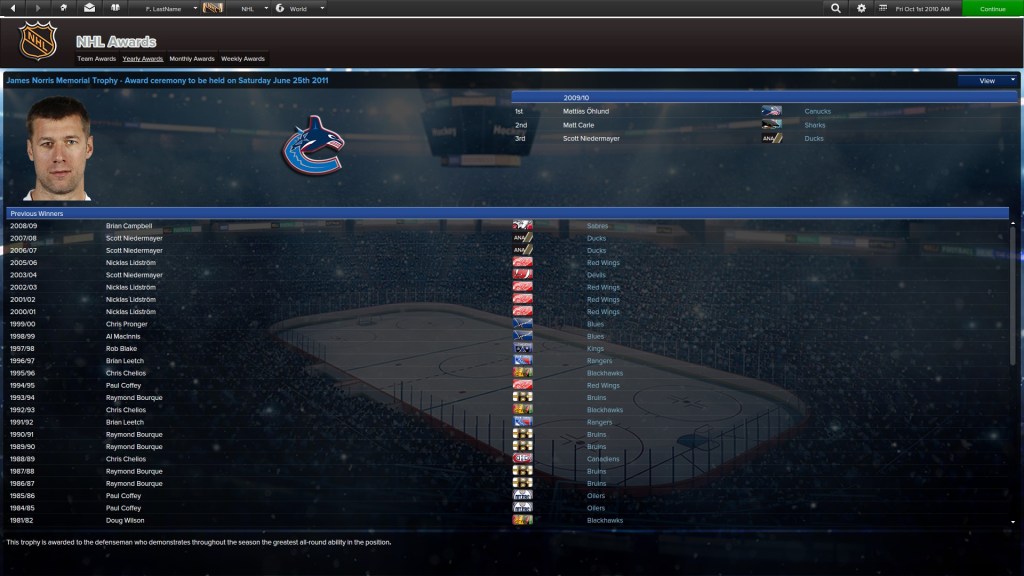
Task: Open the mail inbox icon
Action: coord(90,8)
